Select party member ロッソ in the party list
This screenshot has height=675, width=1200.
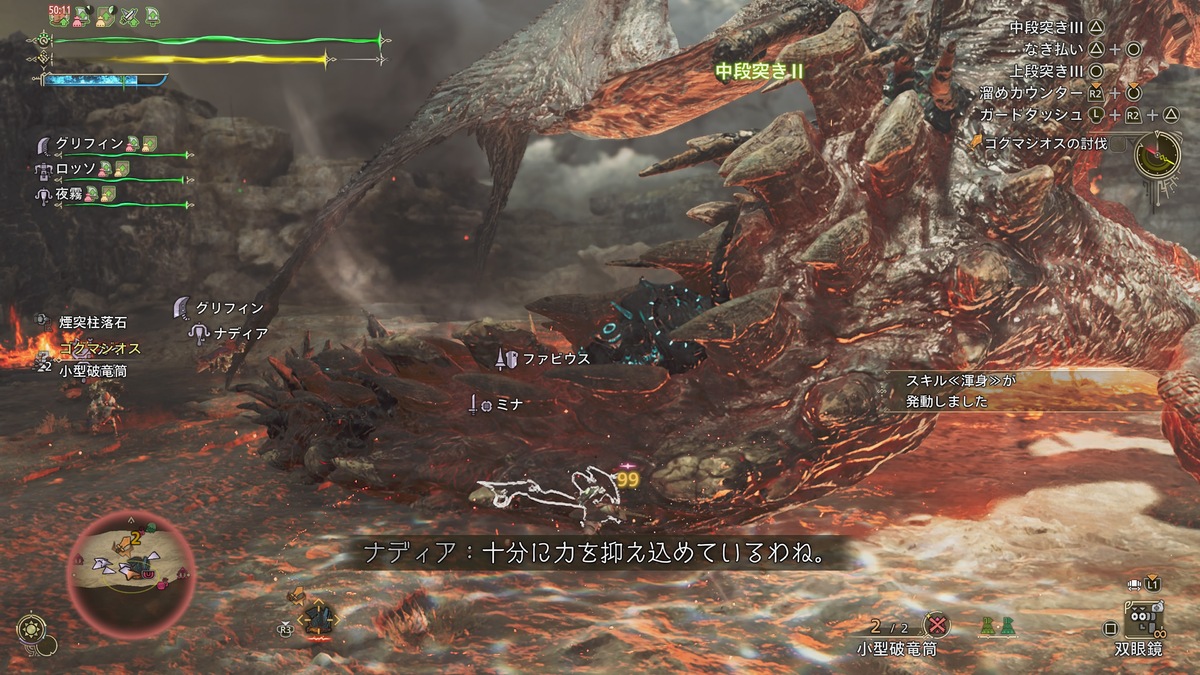click(76, 169)
